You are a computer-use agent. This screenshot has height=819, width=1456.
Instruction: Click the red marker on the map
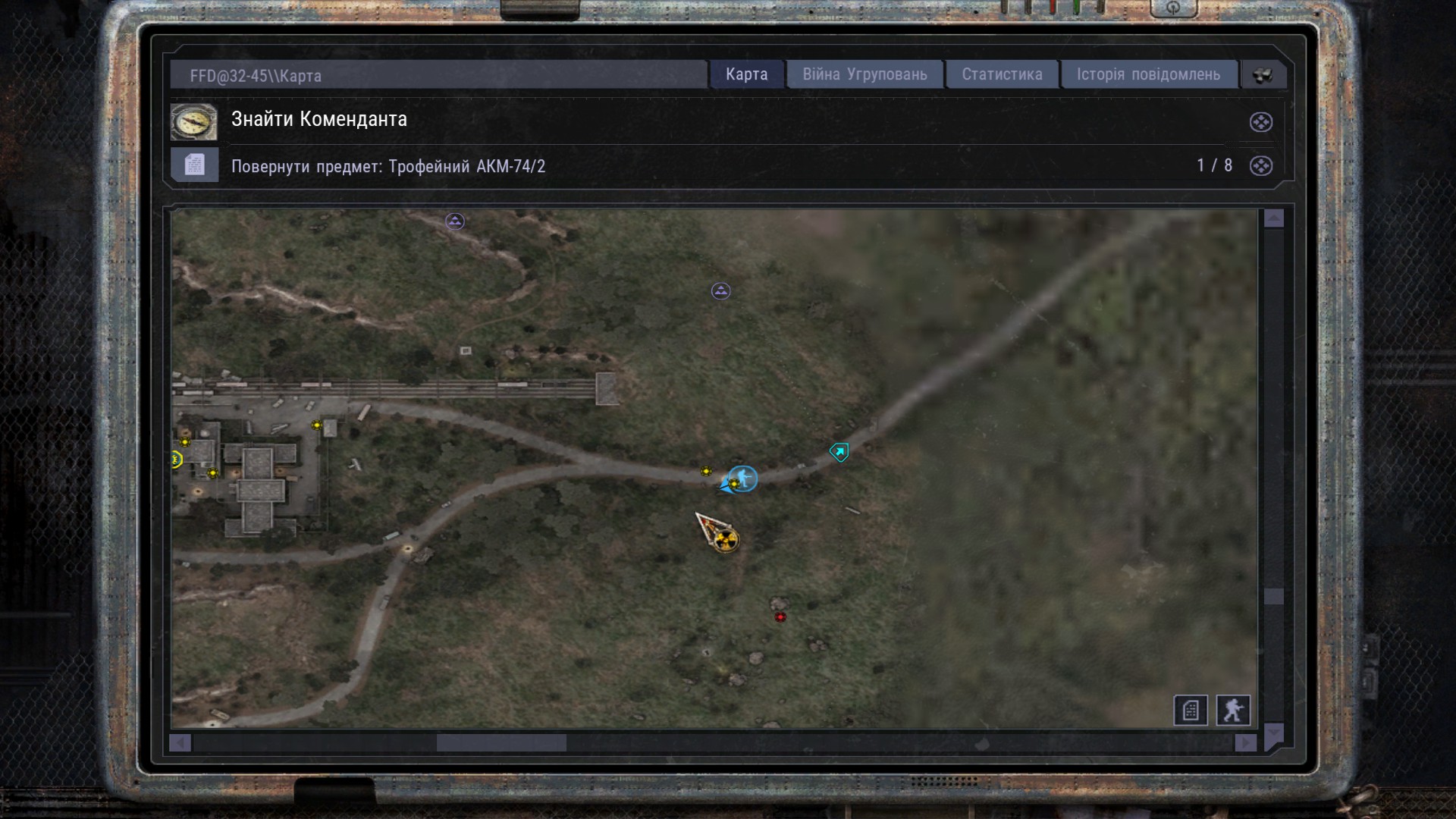click(x=780, y=617)
